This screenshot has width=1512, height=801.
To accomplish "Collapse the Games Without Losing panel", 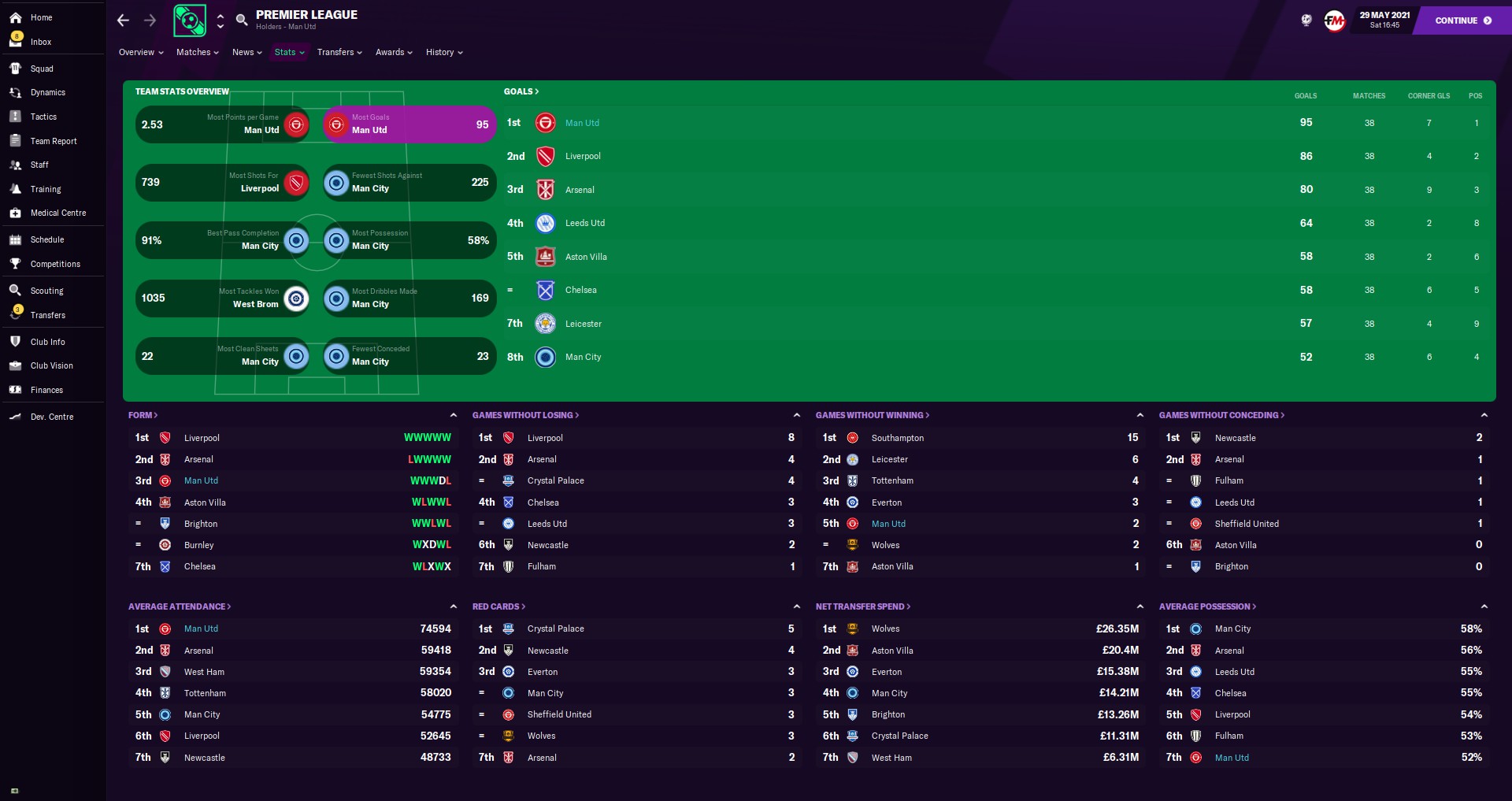I will pos(797,415).
